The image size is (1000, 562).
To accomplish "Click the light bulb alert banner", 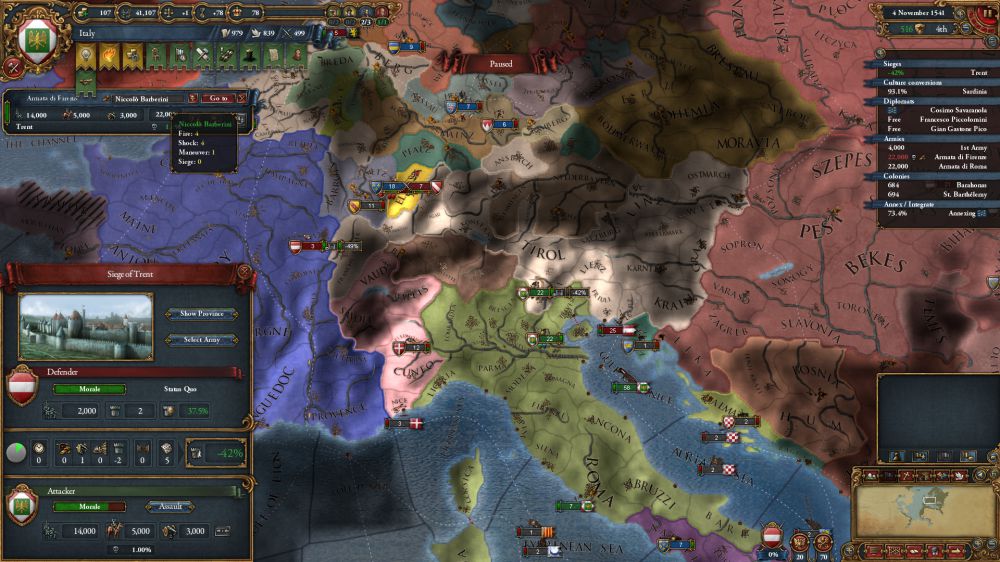I will [x=85, y=57].
